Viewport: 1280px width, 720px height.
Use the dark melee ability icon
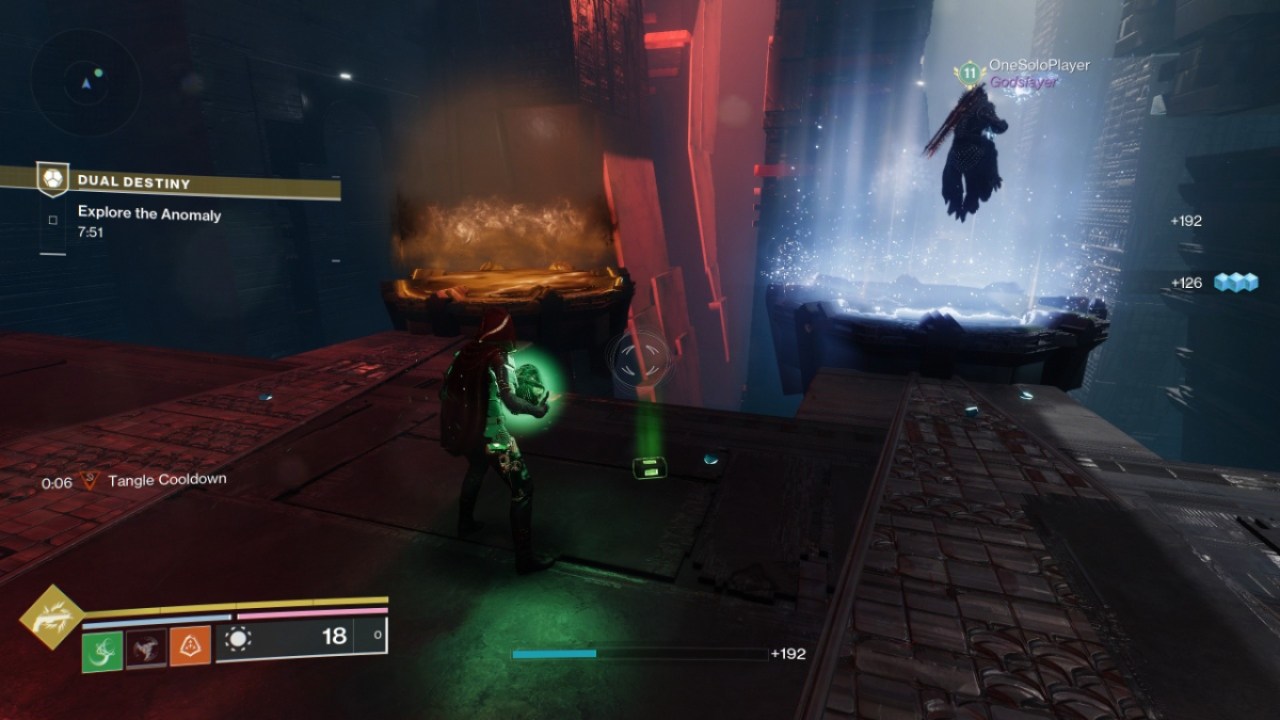[x=146, y=647]
